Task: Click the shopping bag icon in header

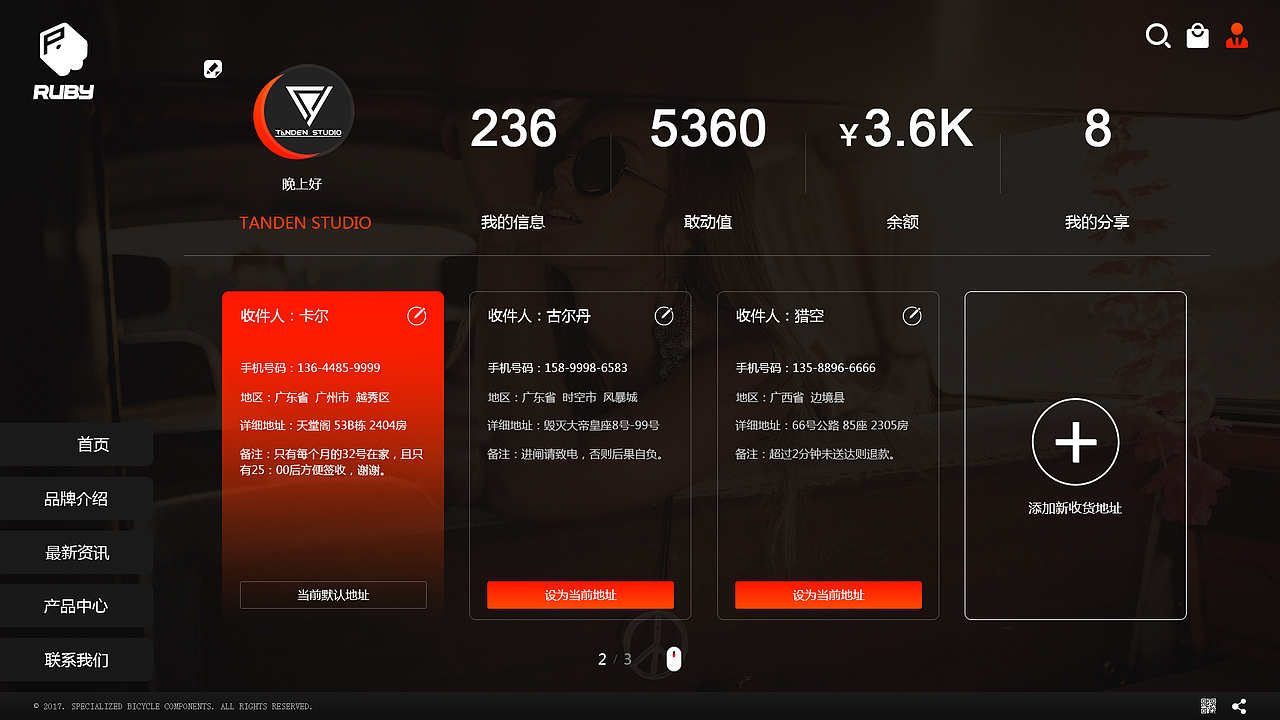Action: coord(1197,36)
